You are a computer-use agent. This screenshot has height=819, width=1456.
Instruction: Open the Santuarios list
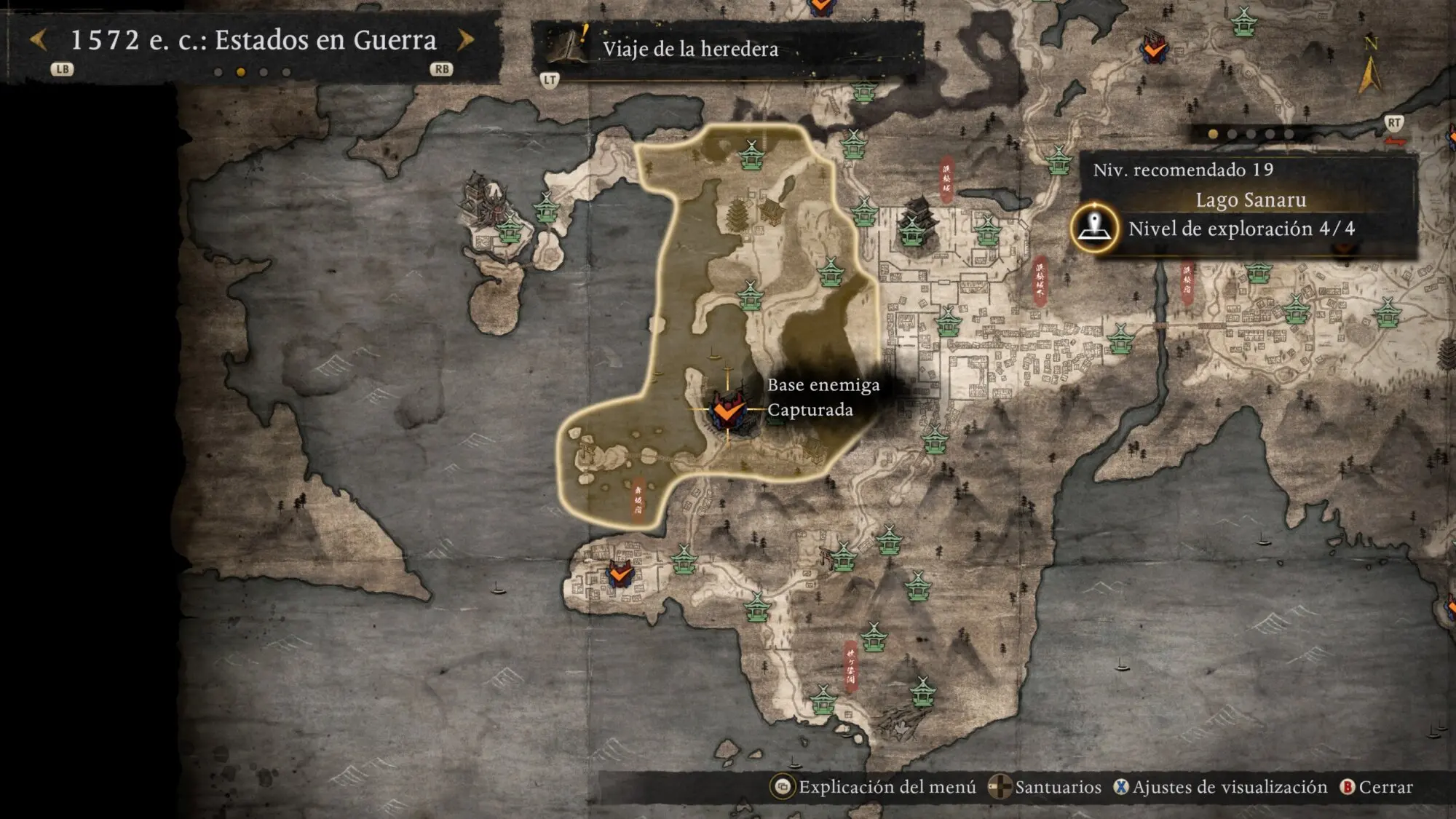(1046, 787)
